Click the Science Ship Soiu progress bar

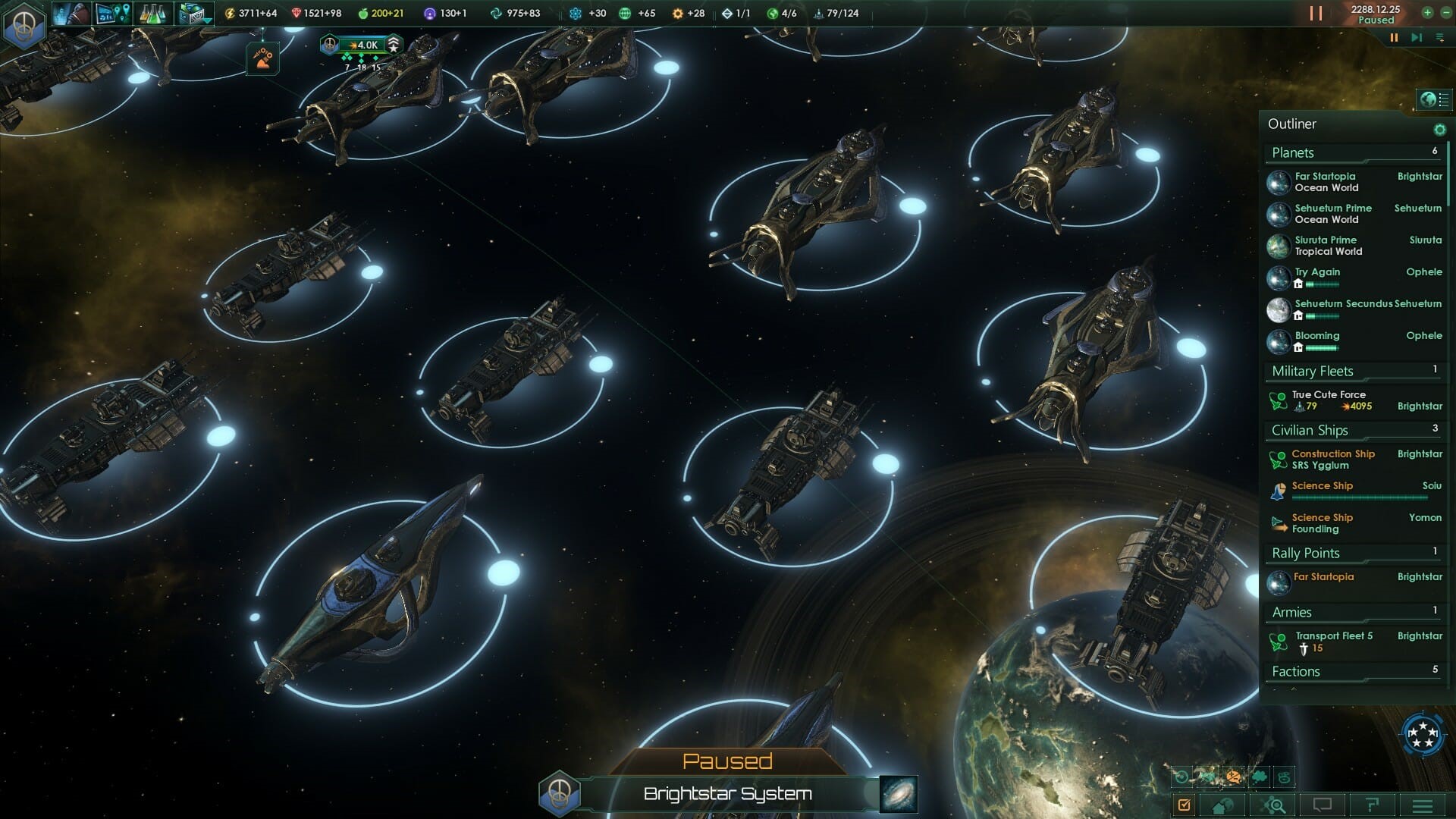tap(1361, 497)
